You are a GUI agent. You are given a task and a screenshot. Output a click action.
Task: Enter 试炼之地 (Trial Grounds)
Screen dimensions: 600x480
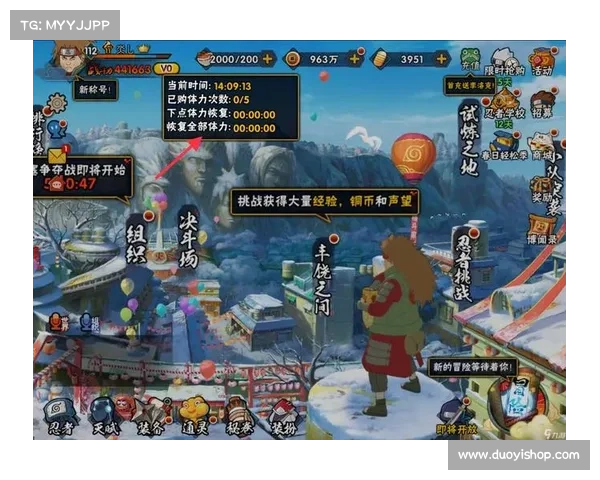469,133
